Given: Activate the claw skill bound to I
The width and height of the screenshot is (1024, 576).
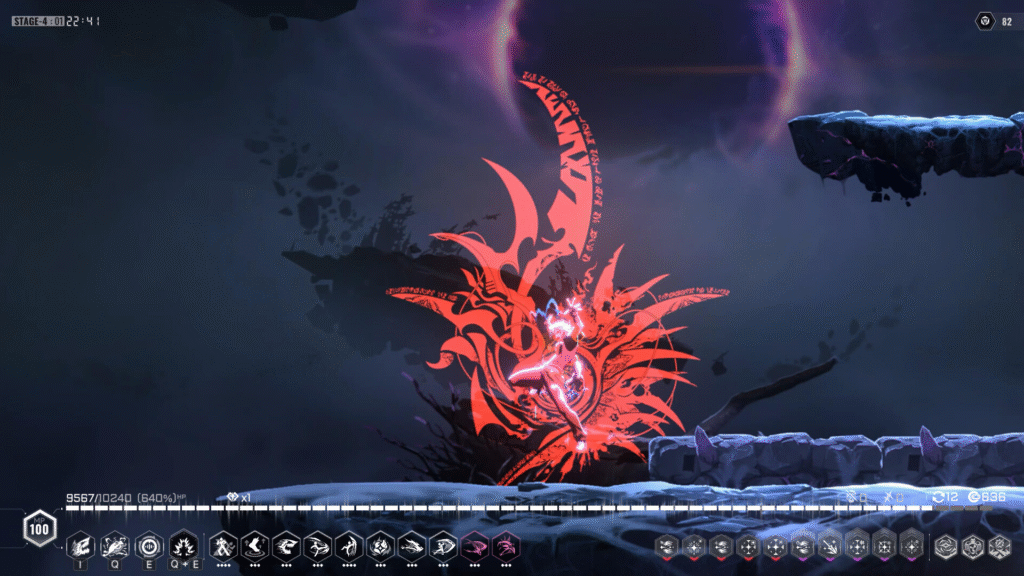Looking at the screenshot, I should [82, 546].
